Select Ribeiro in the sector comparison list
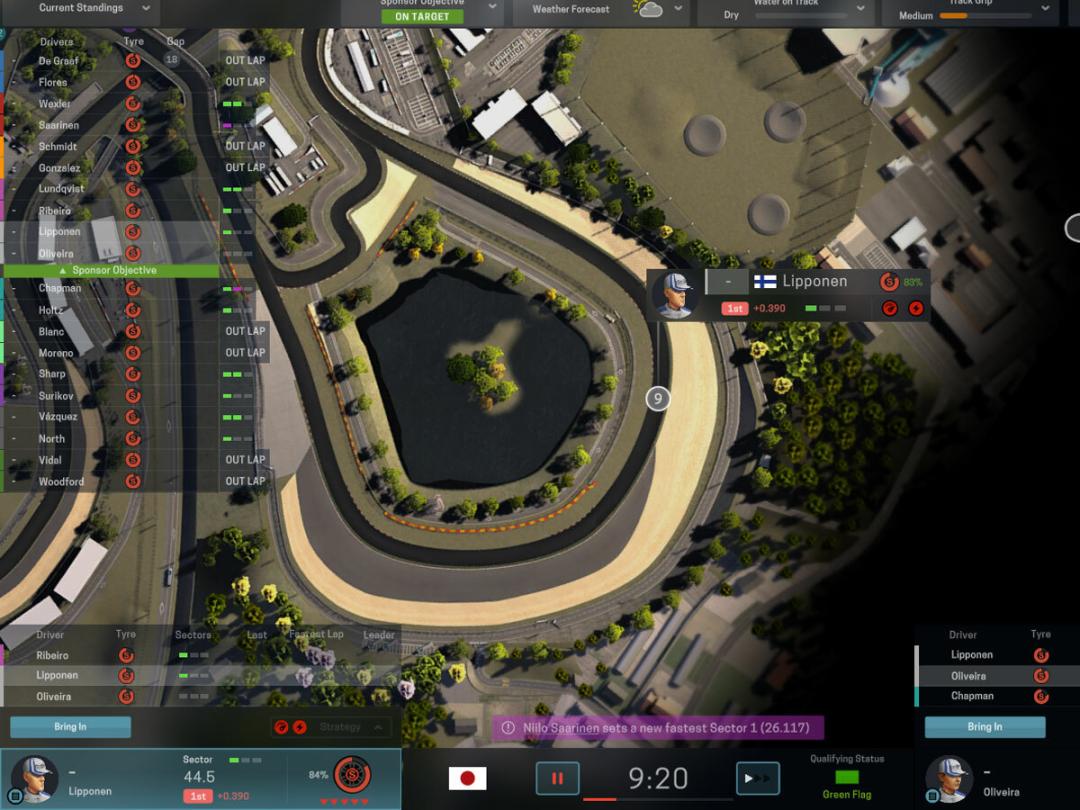This screenshot has height=810, width=1080. (53, 656)
